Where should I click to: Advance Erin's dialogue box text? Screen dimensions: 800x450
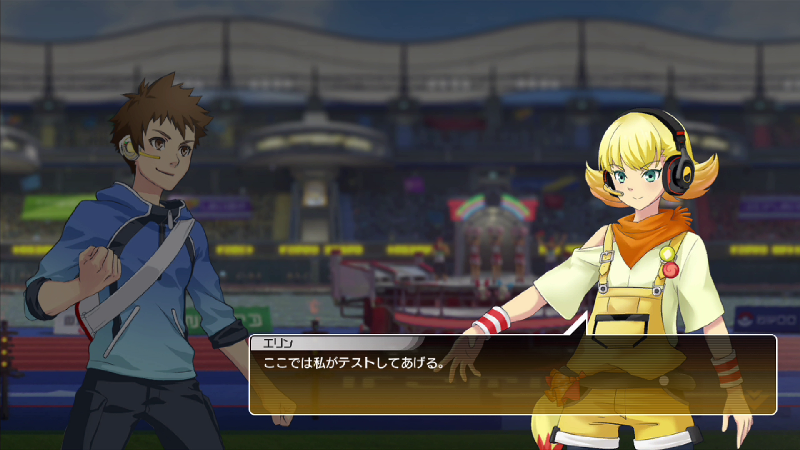coord(512,375)
